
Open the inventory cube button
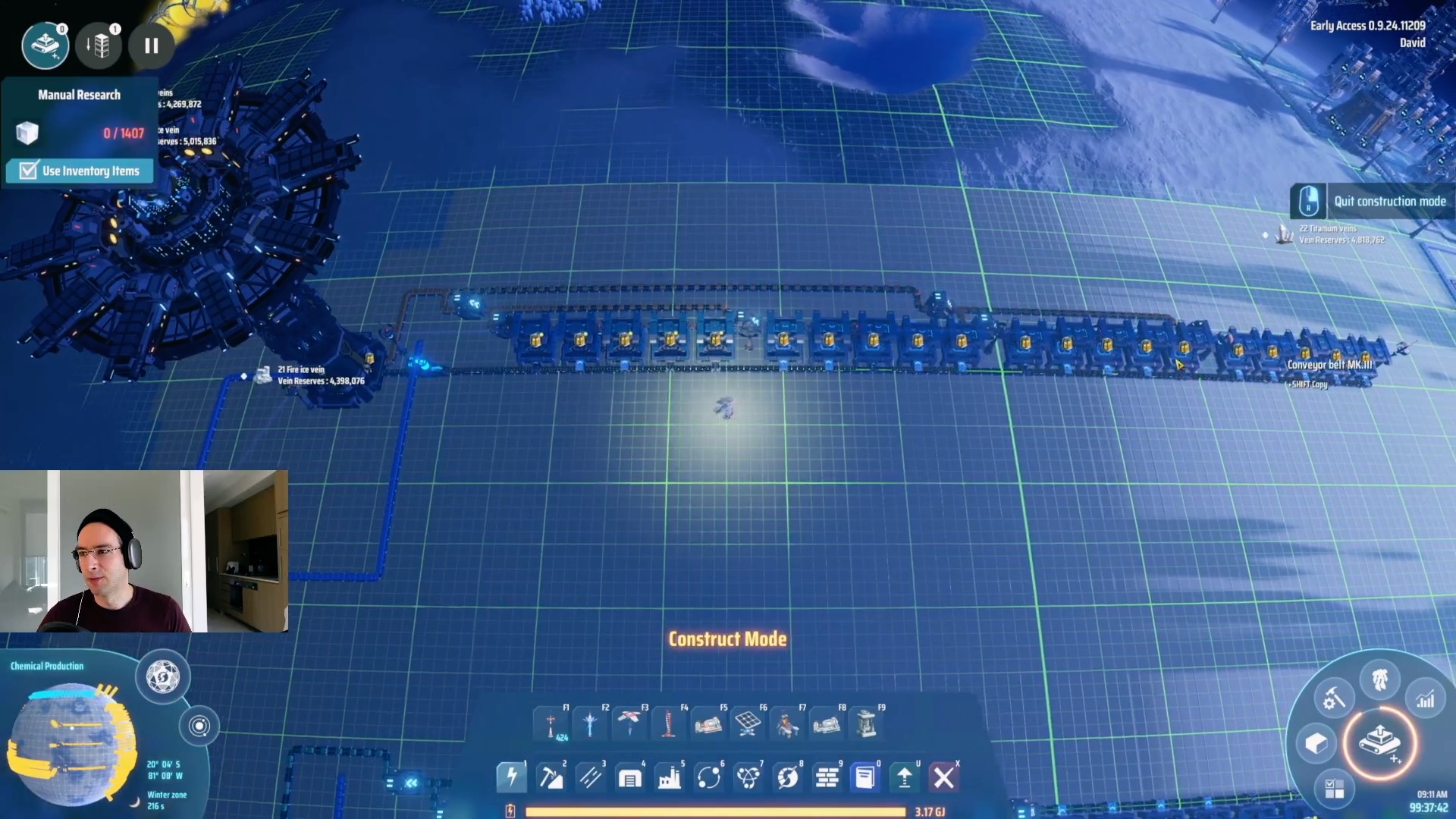1316,743
